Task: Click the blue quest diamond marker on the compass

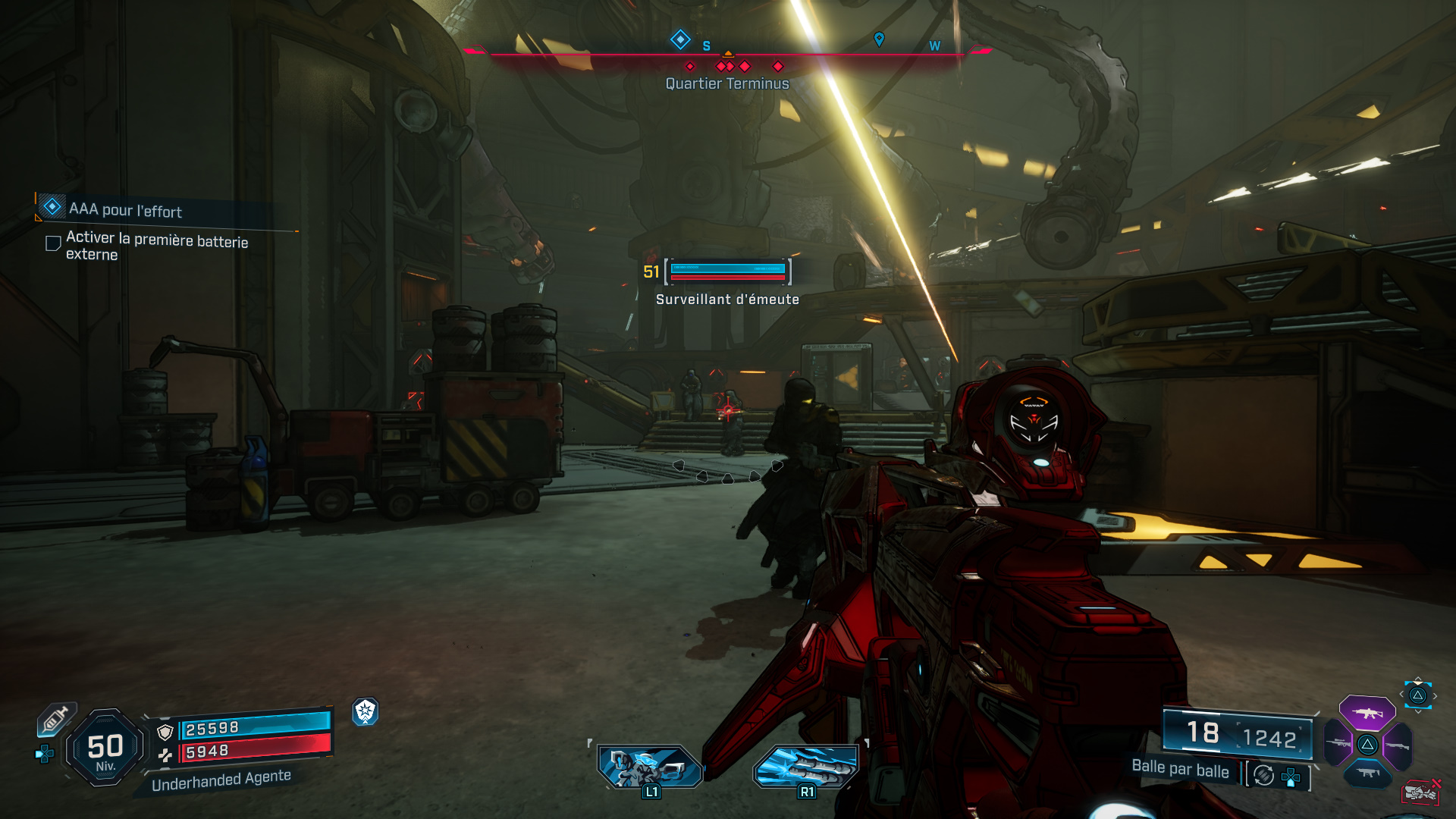Action: pyautogui.click(x=680, y=39)
